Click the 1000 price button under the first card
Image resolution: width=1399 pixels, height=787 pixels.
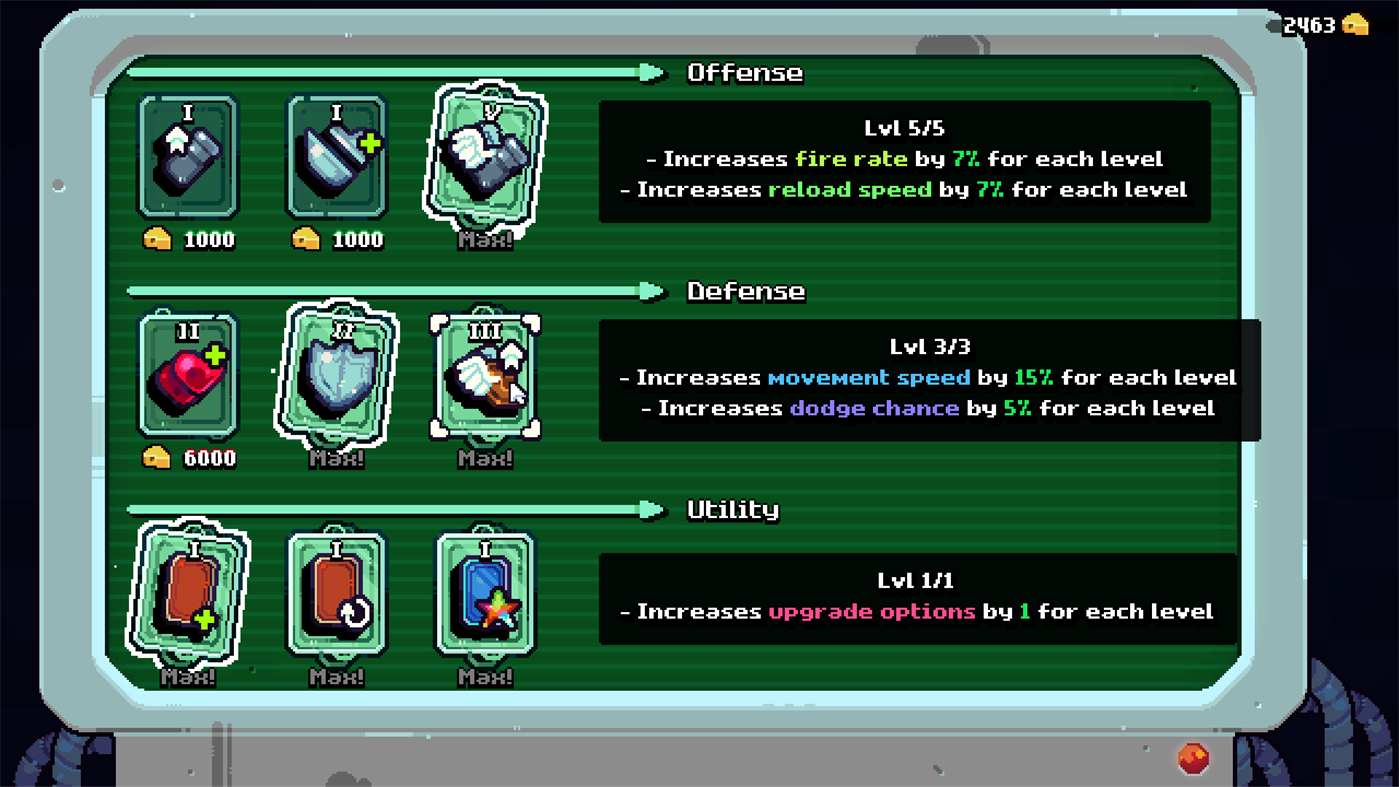(186, 240)
